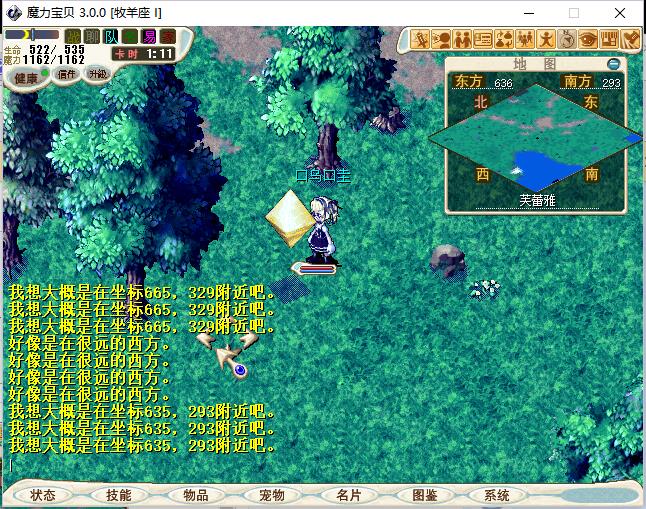
Task: Open the 系统 system menu
Action: [x=497, y=495]
